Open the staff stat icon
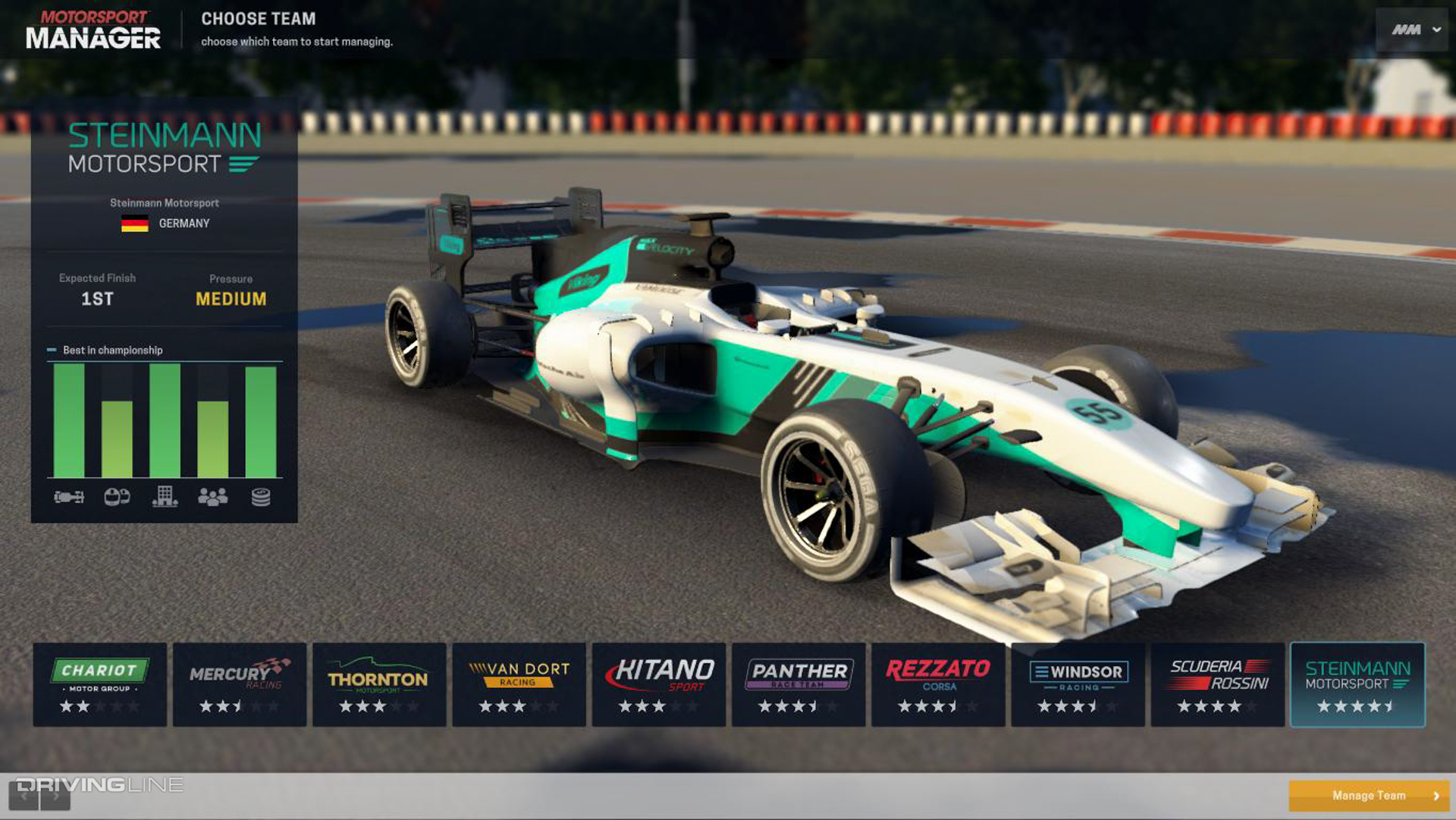Screen dimensions: 1456x820 pyautogui.click(x=214, y=497)
